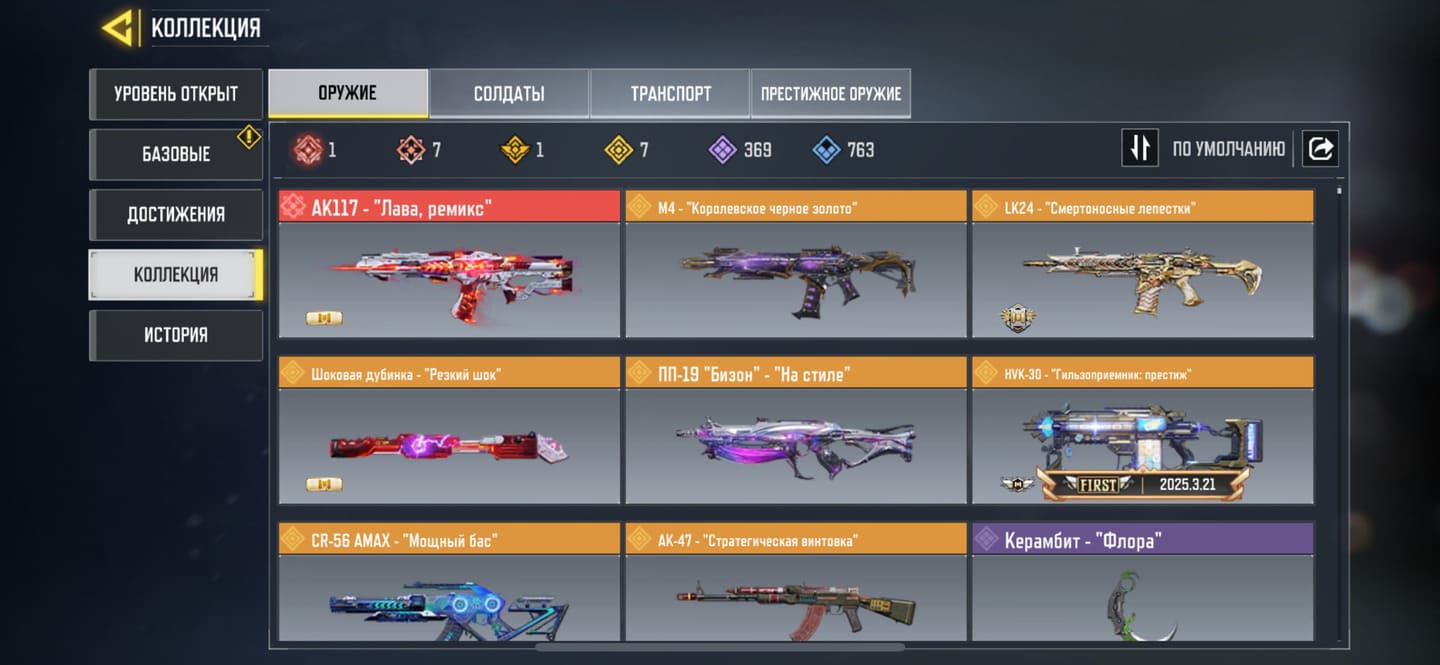Screen dimensions: 1440x665
Task: Open the HVK-30 Гильзоприемник: престиж card
Action: [x=1143, y=431]
